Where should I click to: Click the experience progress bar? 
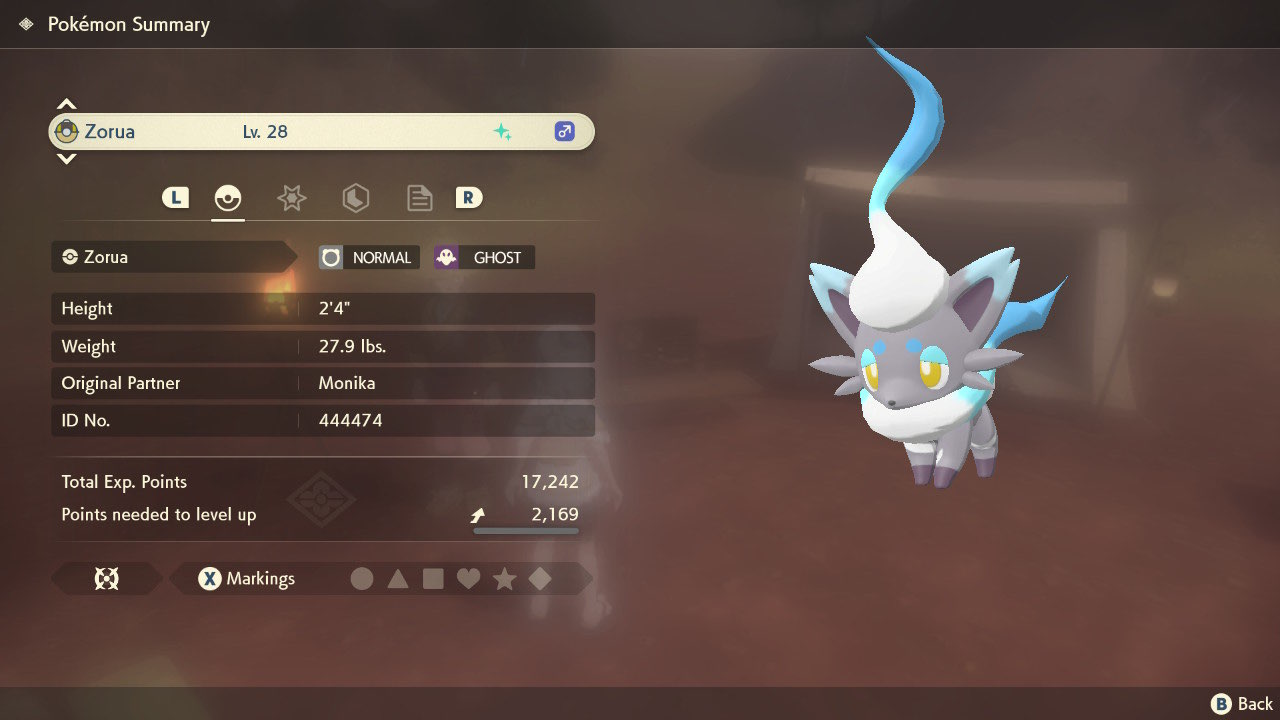click(525, 531)
